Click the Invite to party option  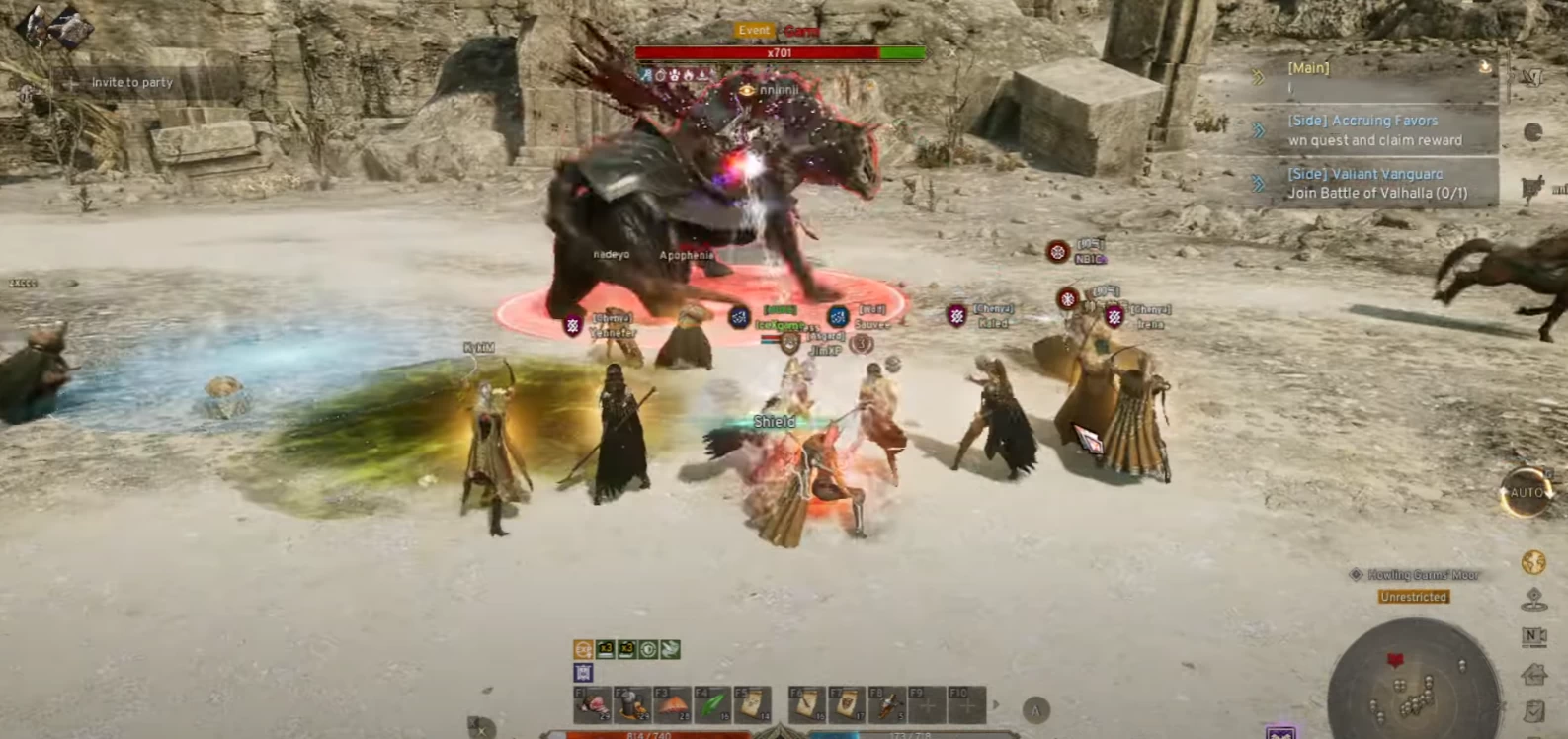point(131,83)
